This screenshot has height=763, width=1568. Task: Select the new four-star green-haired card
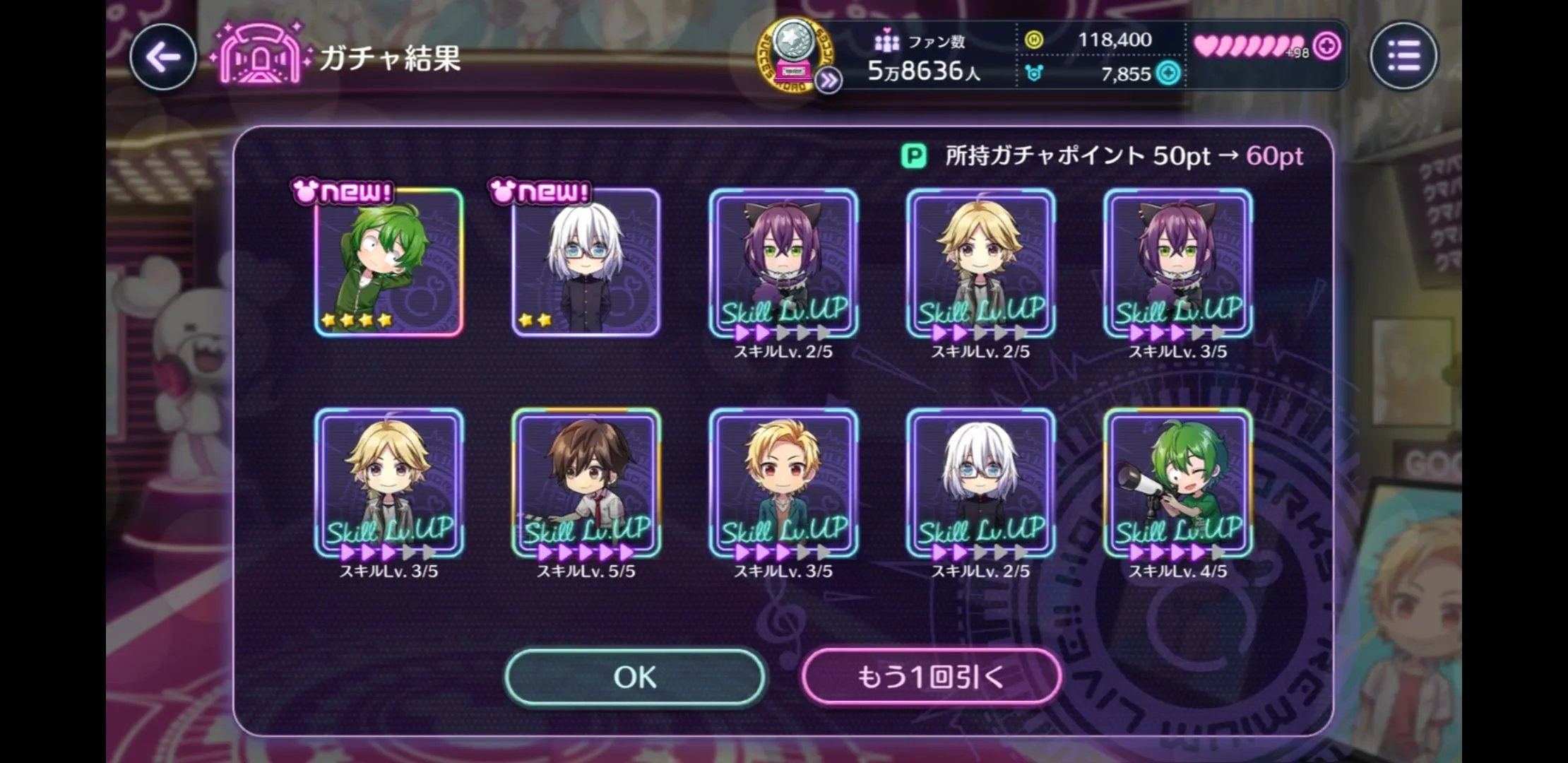coord(388,263)
